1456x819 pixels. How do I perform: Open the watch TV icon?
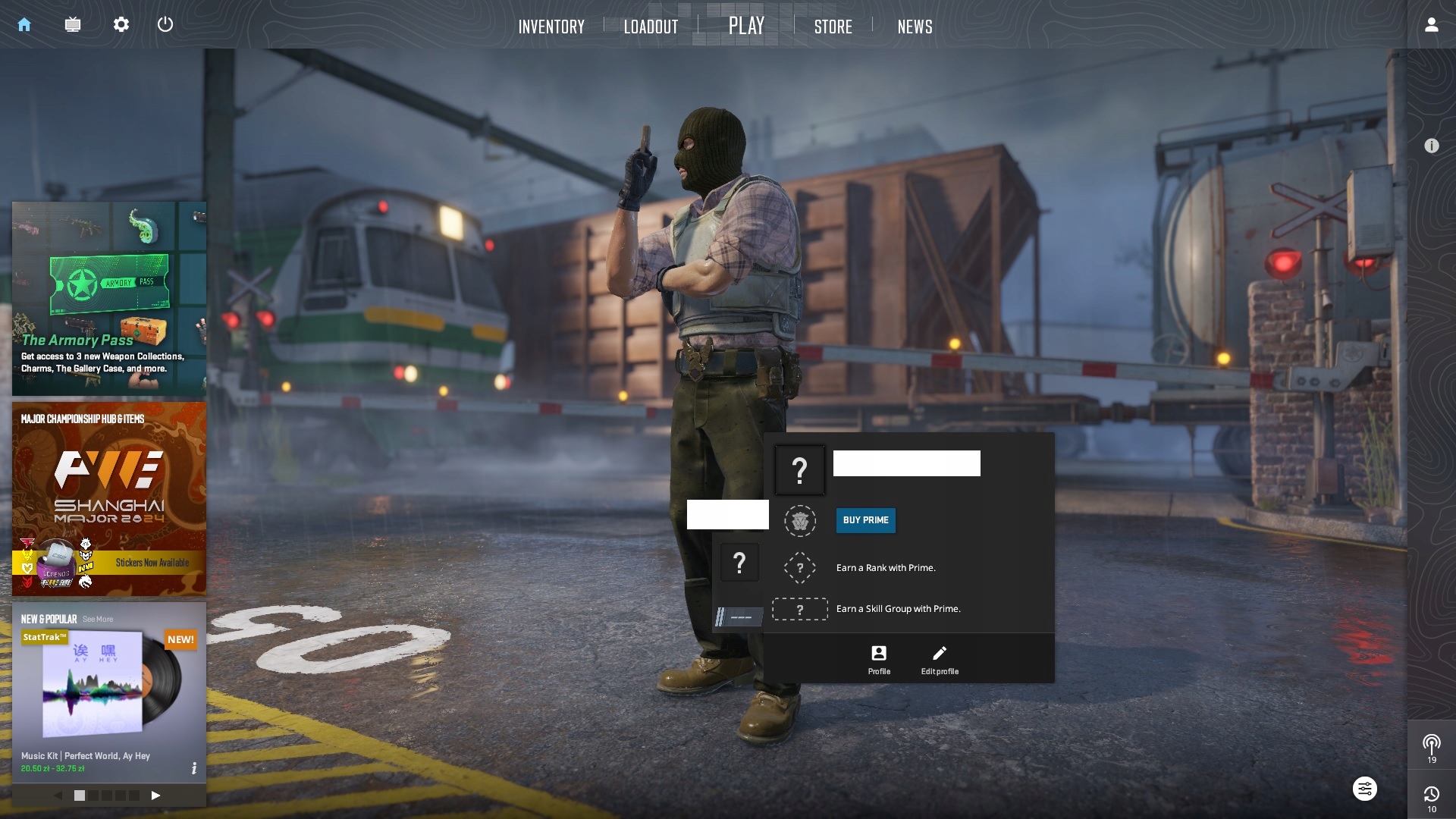coord(73,24)
